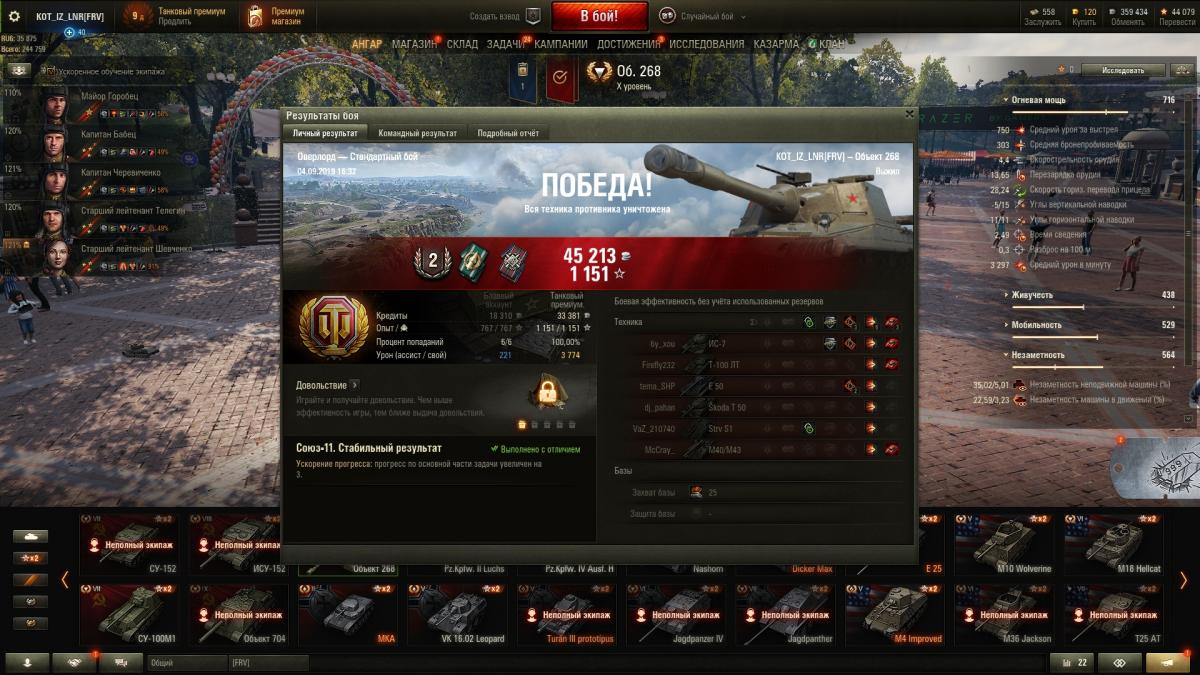The width and height of the screenshot is (1200, 675).
Task: Open the МАГАЗИН menu
Action: 414,44
